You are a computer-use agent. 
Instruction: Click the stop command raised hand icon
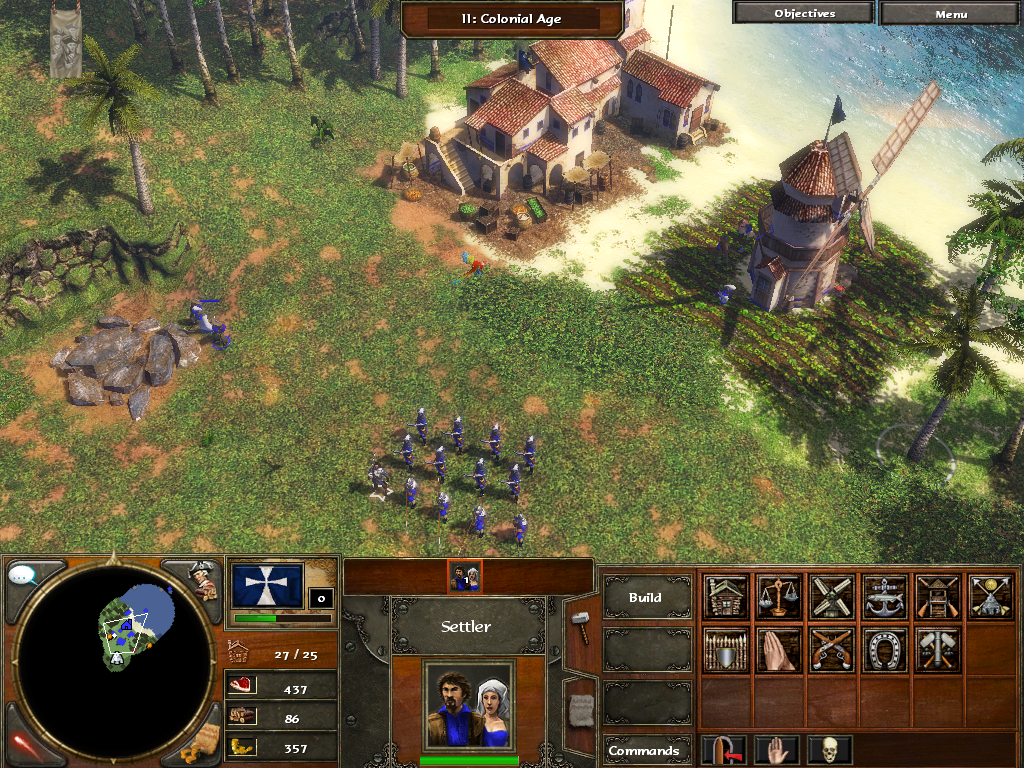coord(777,750)
